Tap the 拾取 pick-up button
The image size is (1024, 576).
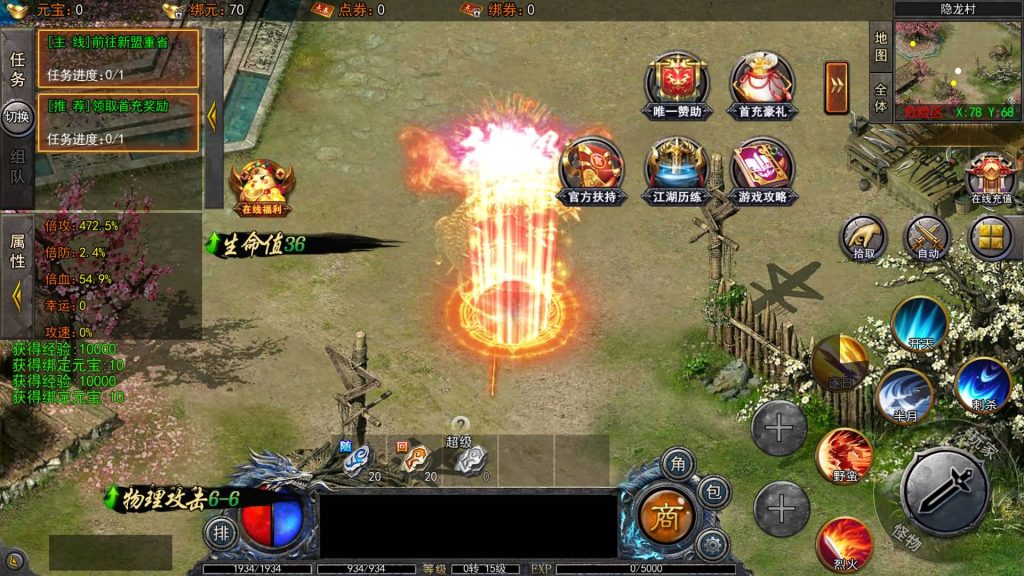coord(863,237)
